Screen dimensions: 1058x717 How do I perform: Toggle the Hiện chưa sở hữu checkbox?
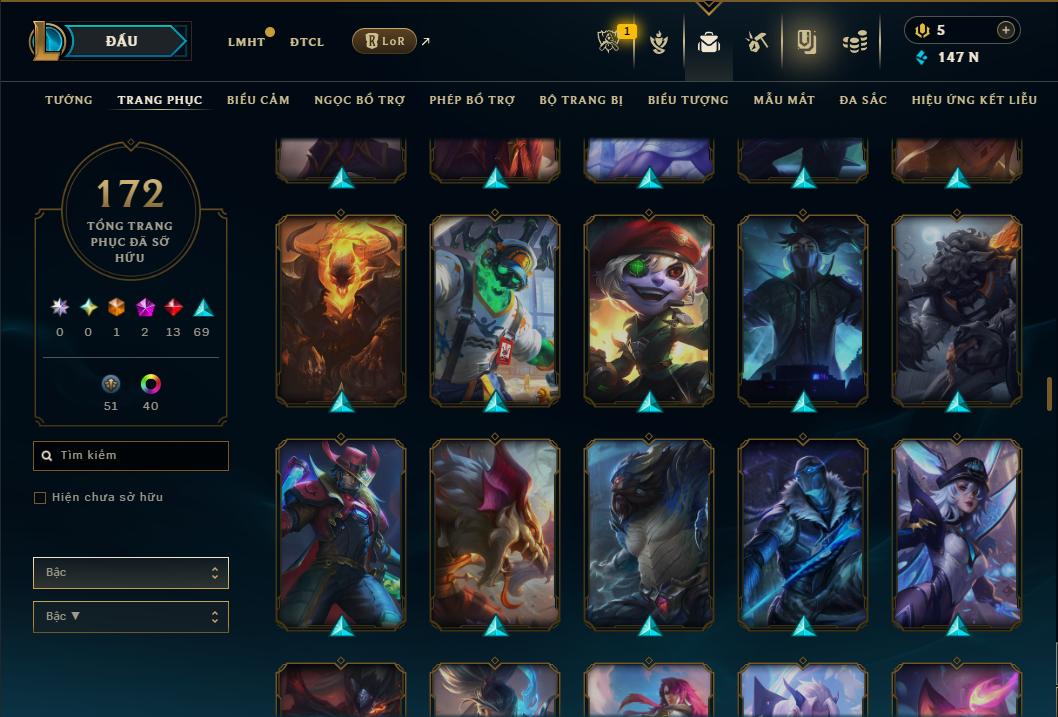(40, 498)
